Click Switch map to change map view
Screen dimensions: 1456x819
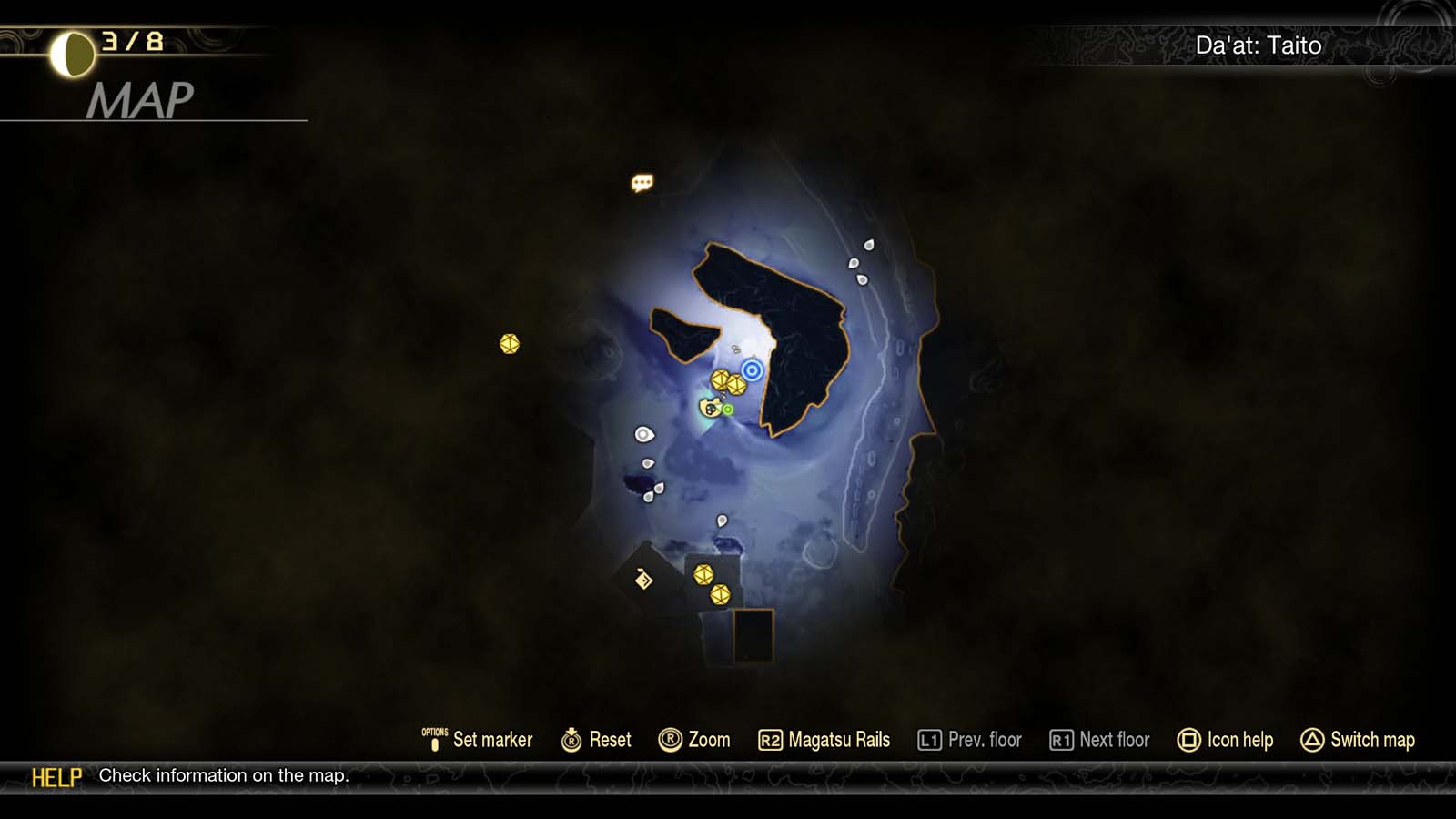(x=1357, y=740)
